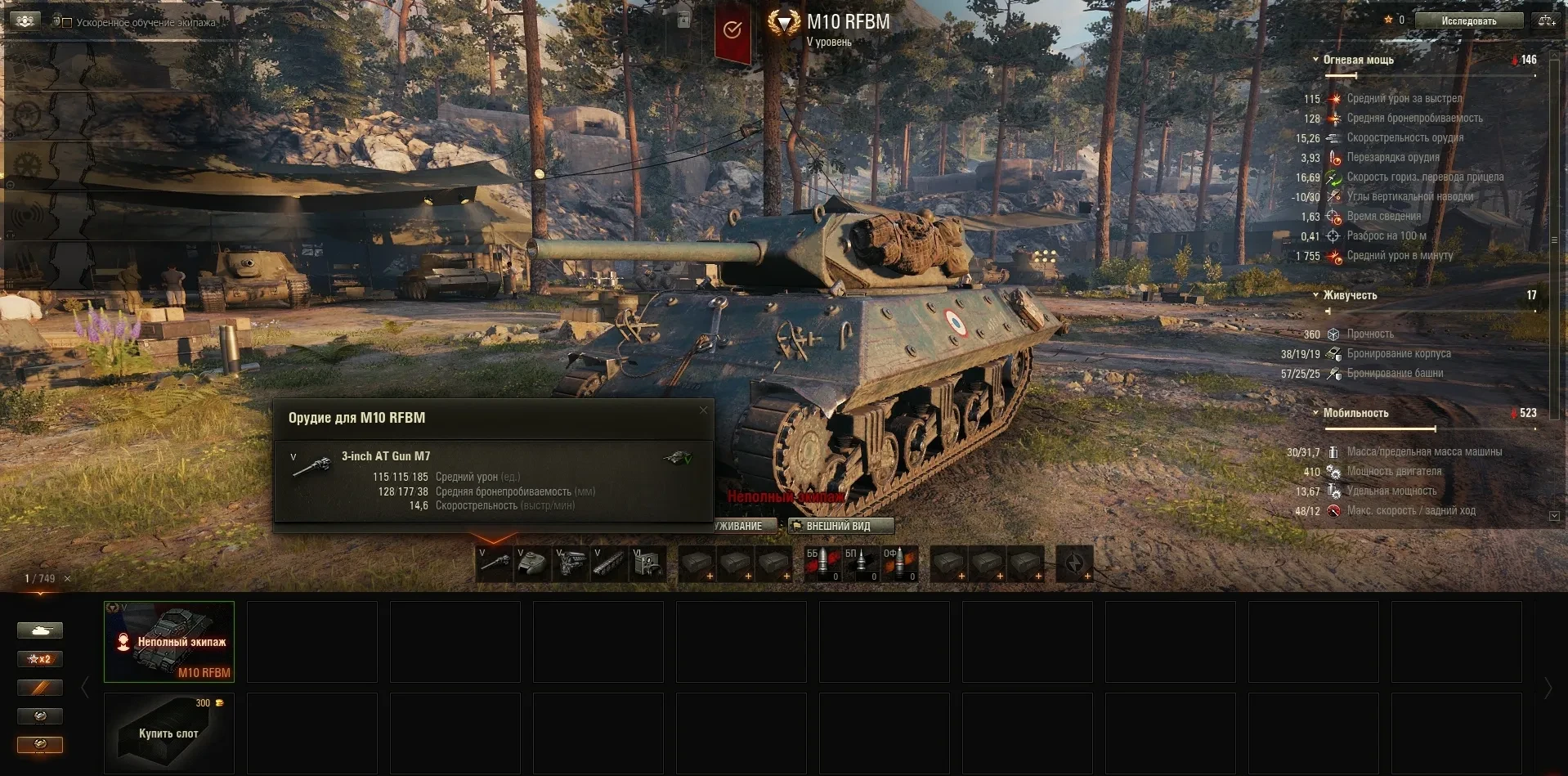Select the M10 RFBM tank in carousel

[x=169, y=642]
